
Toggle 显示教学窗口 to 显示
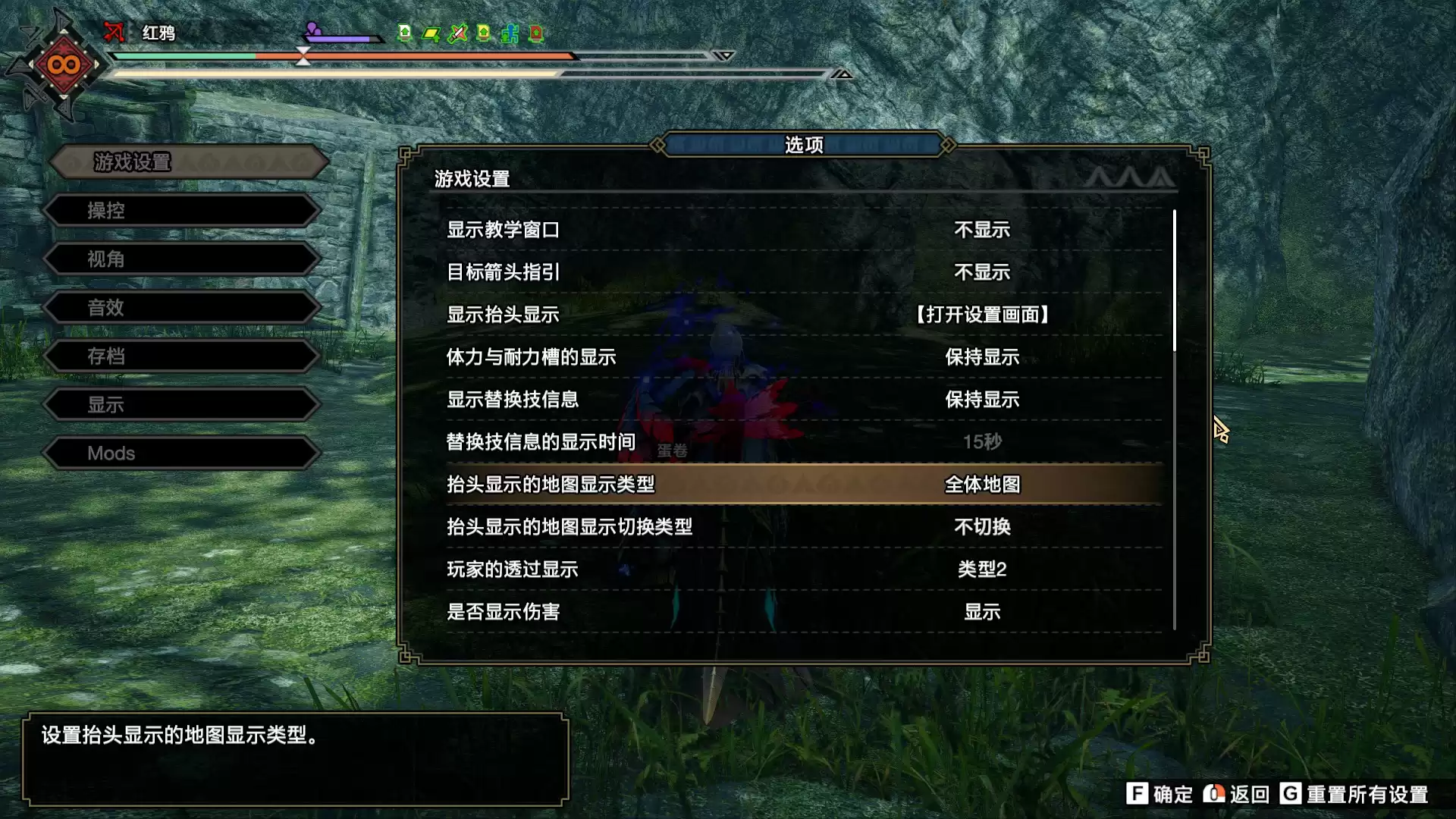982,230
